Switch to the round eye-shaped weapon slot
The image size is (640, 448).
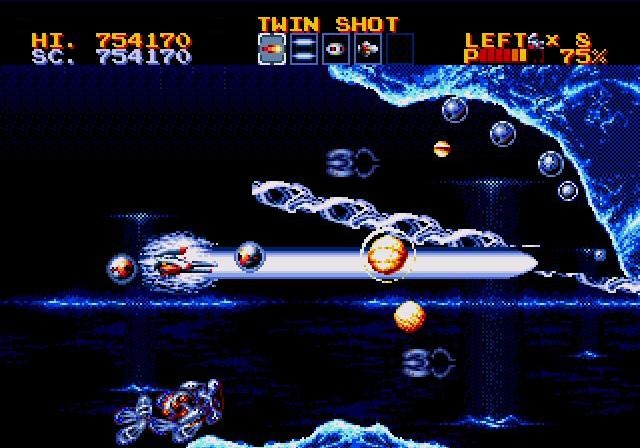(336, 48)
